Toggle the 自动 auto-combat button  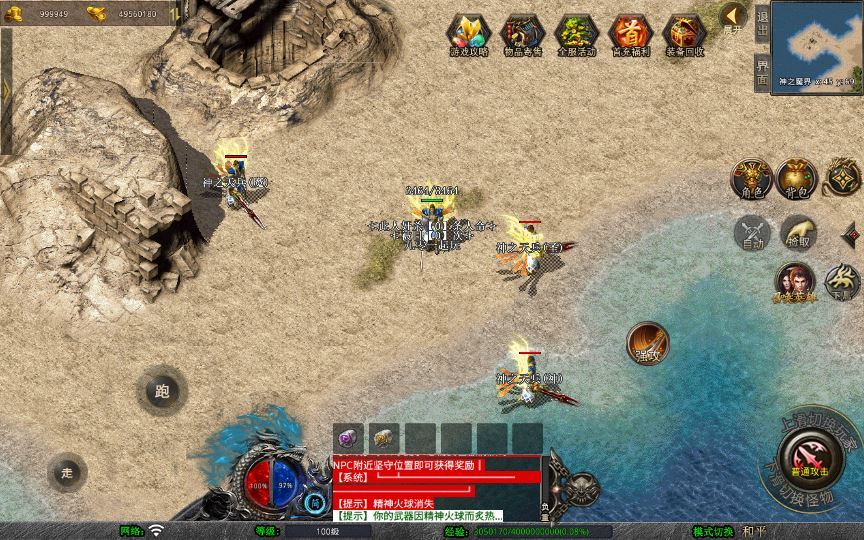[x=751, y=234]
